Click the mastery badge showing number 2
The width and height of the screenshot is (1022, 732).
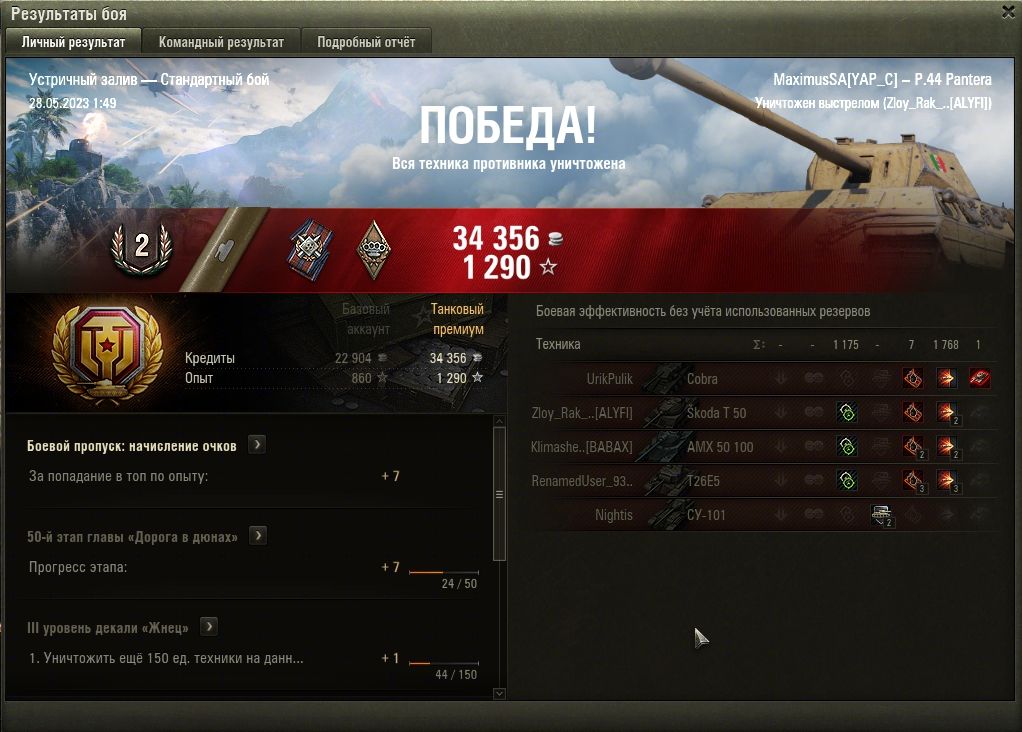coord(141,247)
